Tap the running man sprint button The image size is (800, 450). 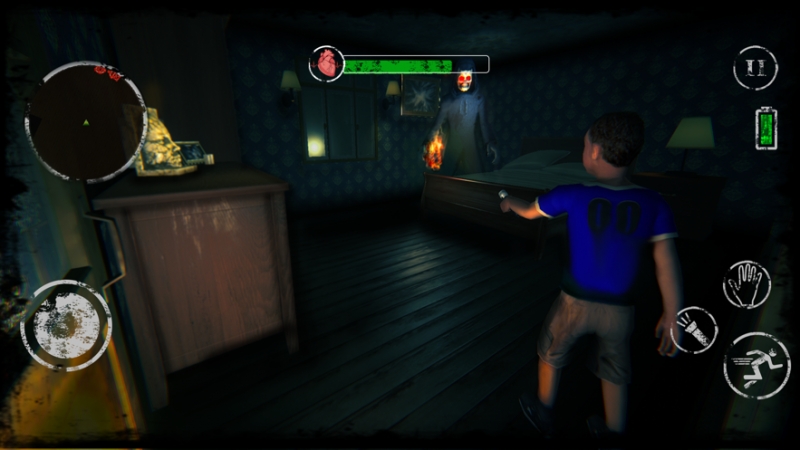pos(756,365)
